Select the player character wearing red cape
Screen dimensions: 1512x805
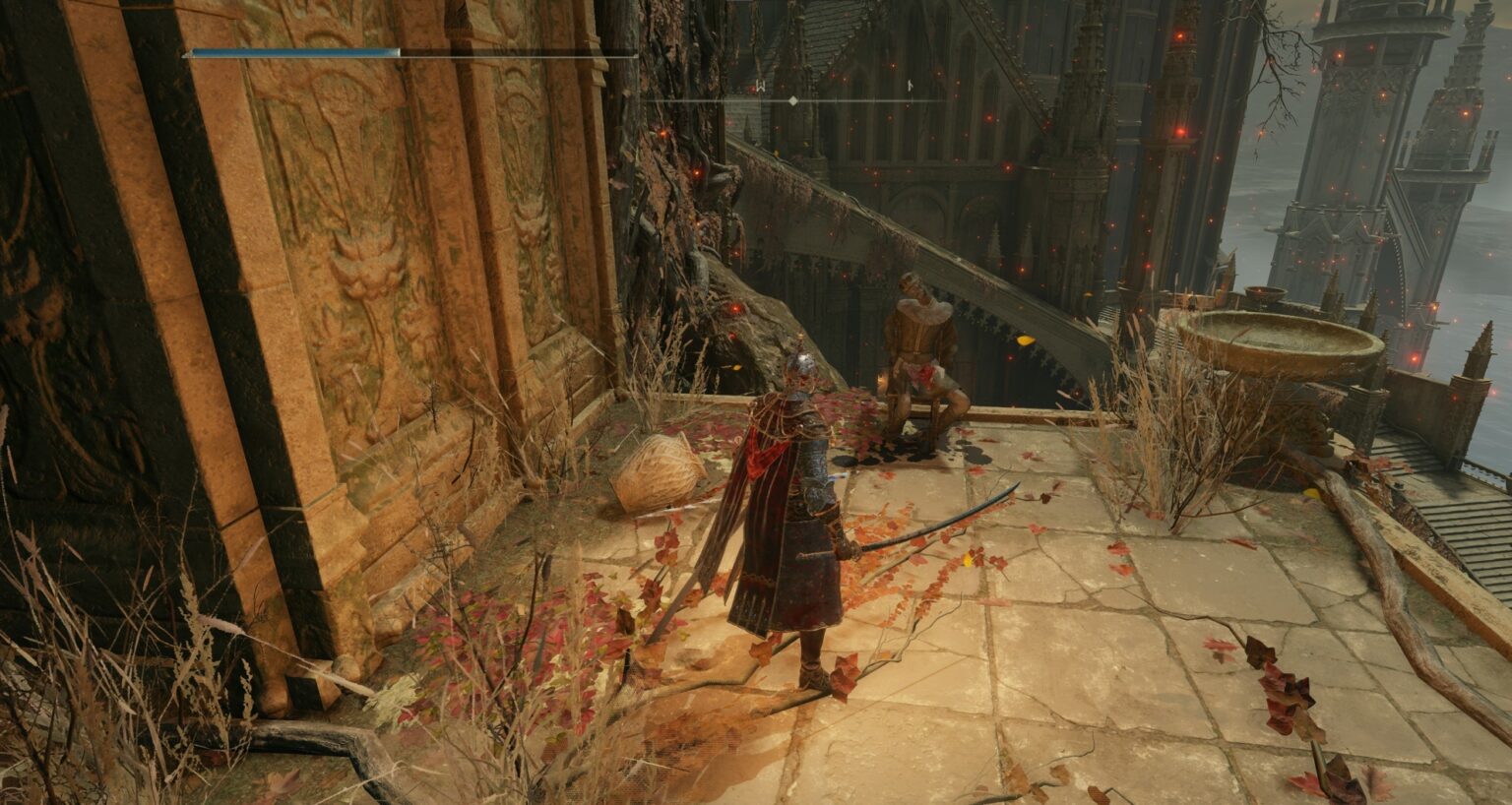tap(797, 512)
